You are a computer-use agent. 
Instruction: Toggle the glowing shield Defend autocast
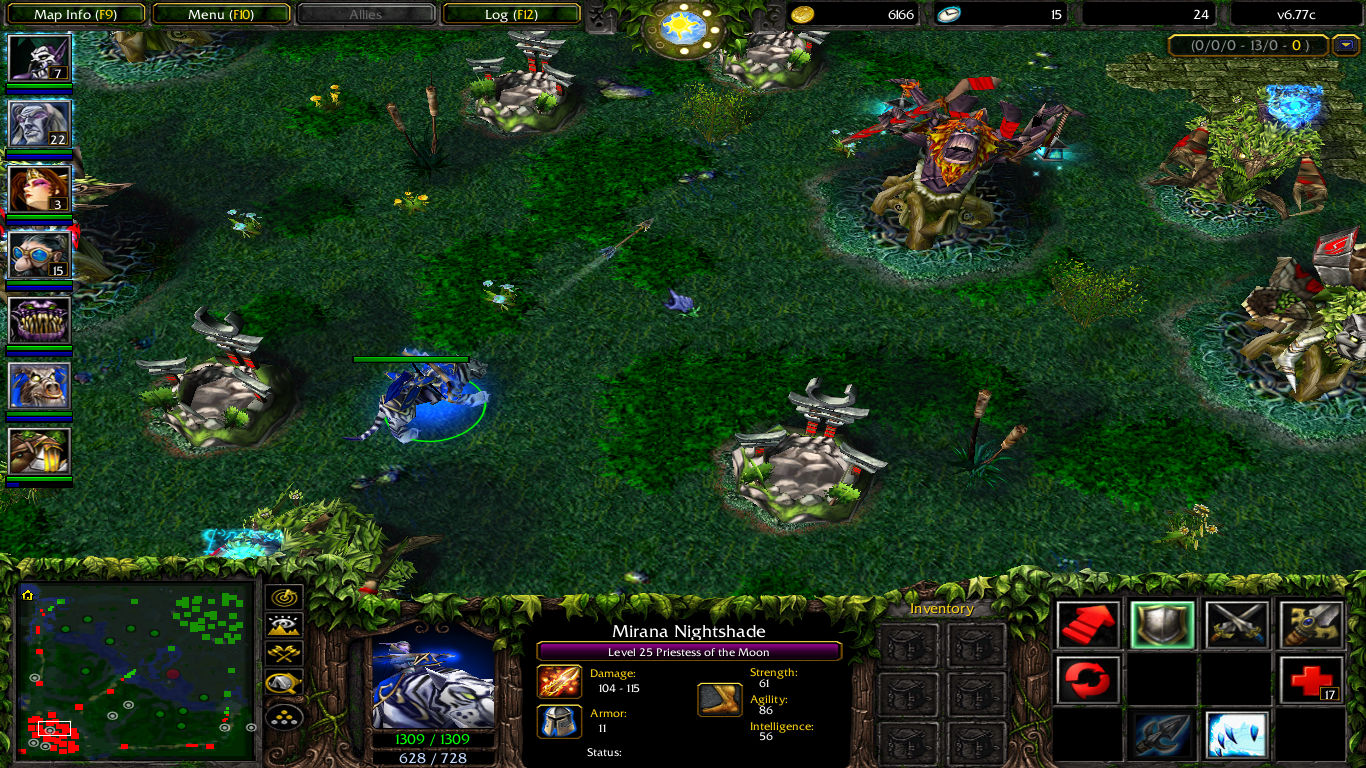[1161, 623]
